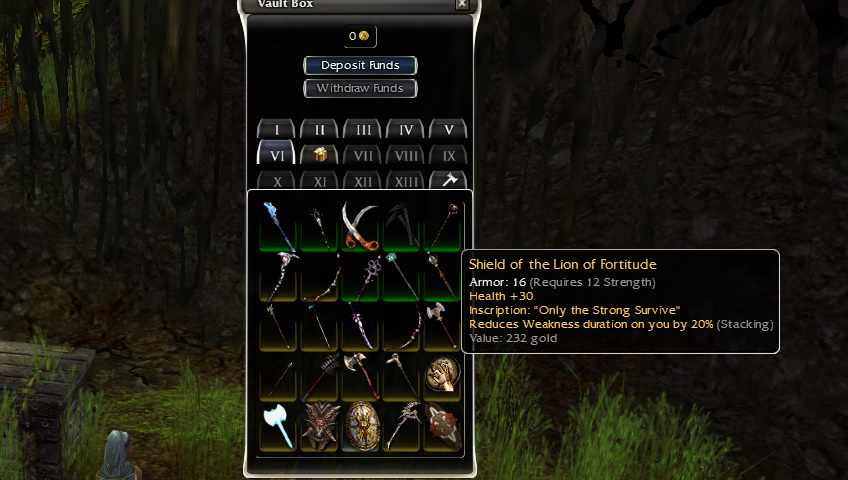Select the spiked mace hammer slot
Image resolution: width=848 pixels, height=480 pixels.
tap(320, 376)
